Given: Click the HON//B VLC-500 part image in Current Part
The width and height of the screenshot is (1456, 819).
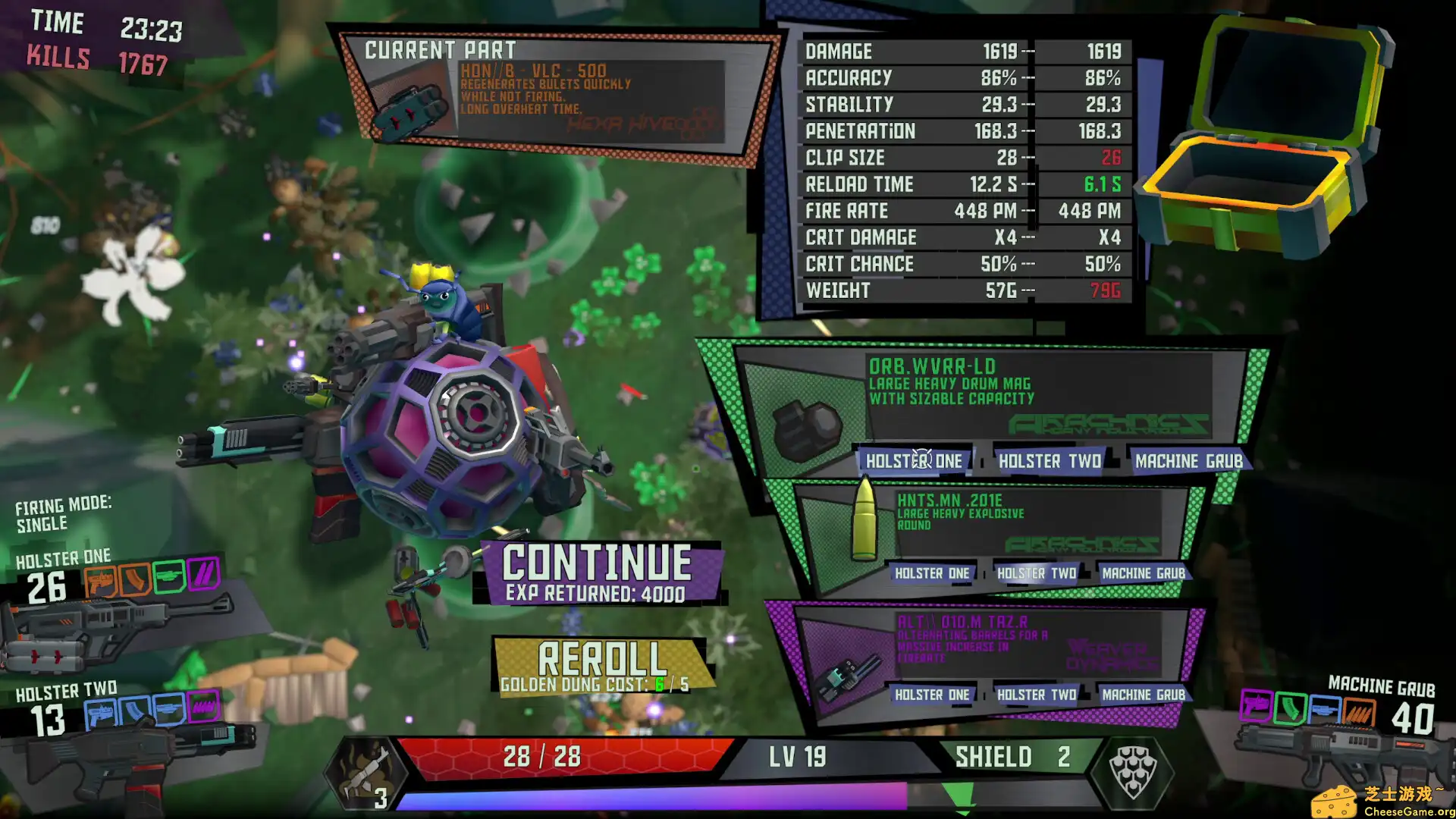Looking at the screenshot, I should click(409, 106).
